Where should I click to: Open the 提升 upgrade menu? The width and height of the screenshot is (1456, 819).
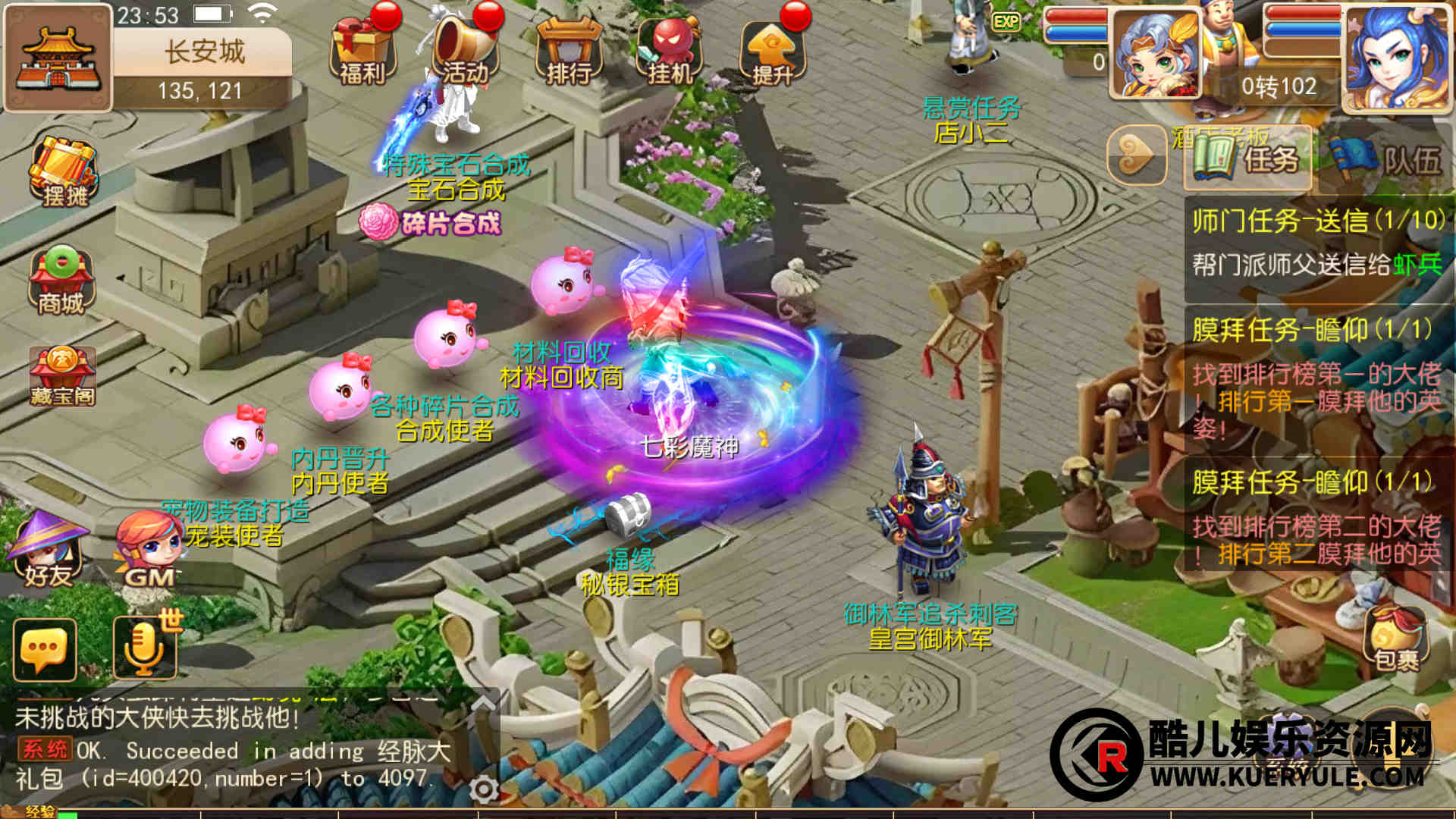[x=772, y=50]
